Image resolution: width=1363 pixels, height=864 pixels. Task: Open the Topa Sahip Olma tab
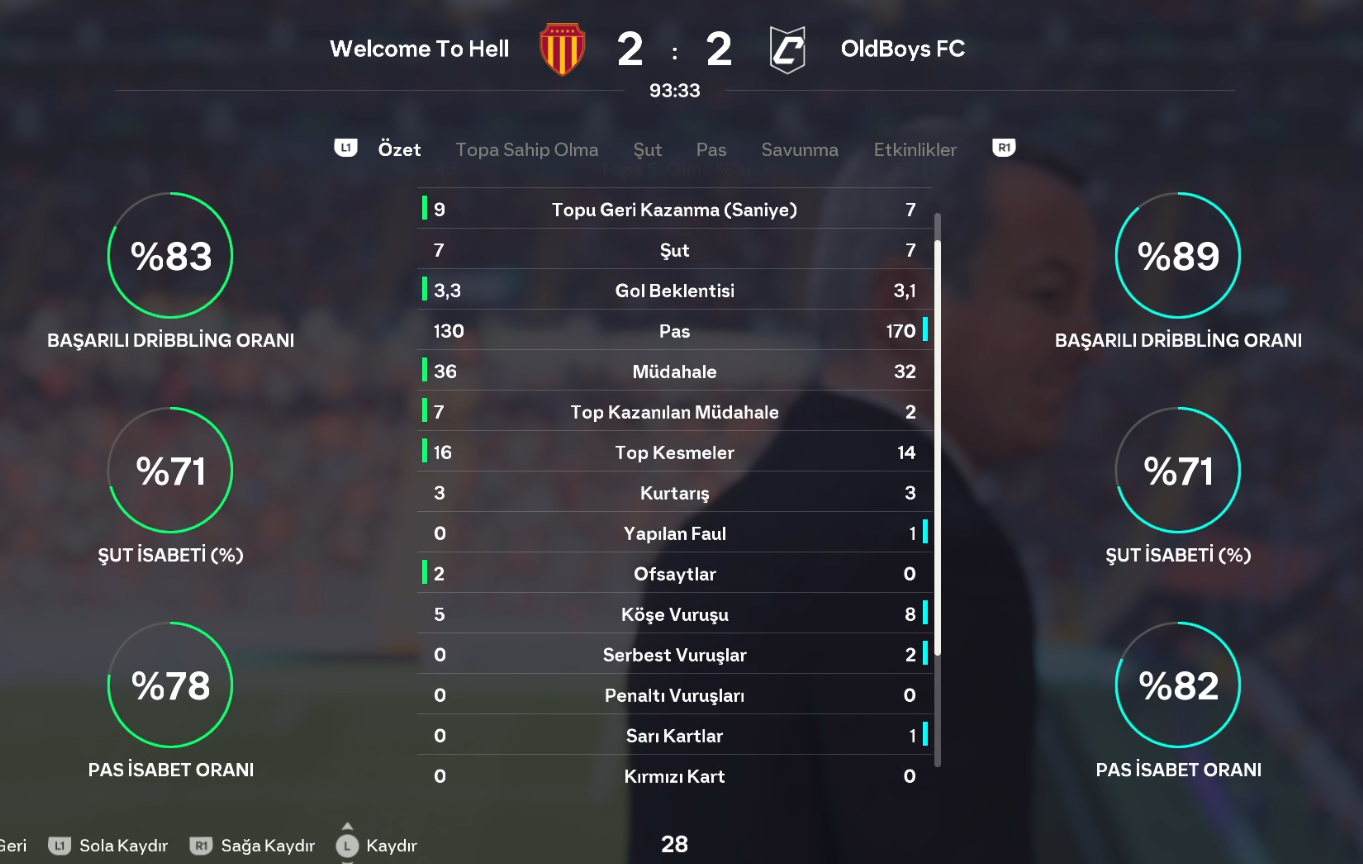tap(527, 150)
